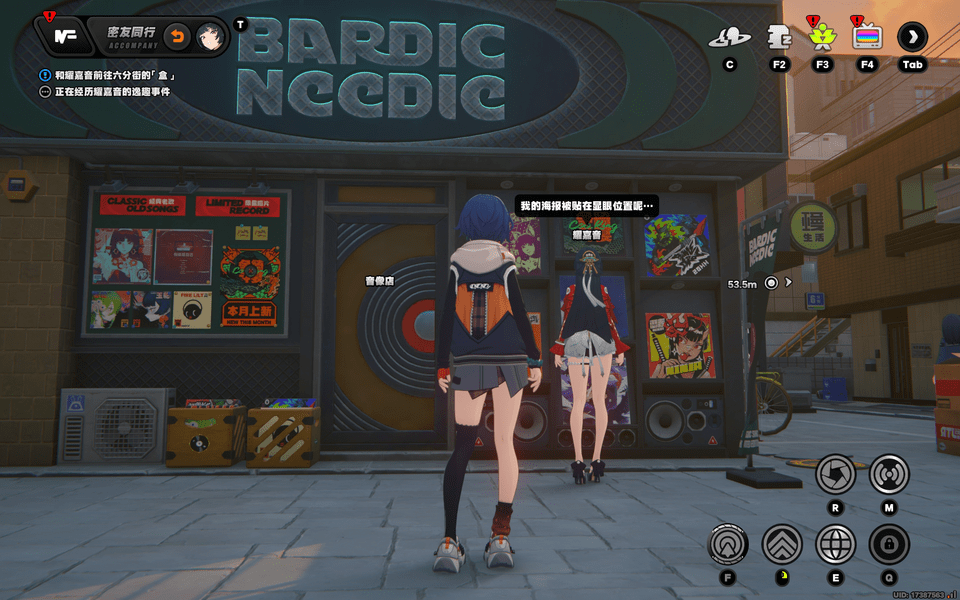Screen dimensions: 960x600
Task: Select the 53.5m objective distance marker
Action: (771, 283)
